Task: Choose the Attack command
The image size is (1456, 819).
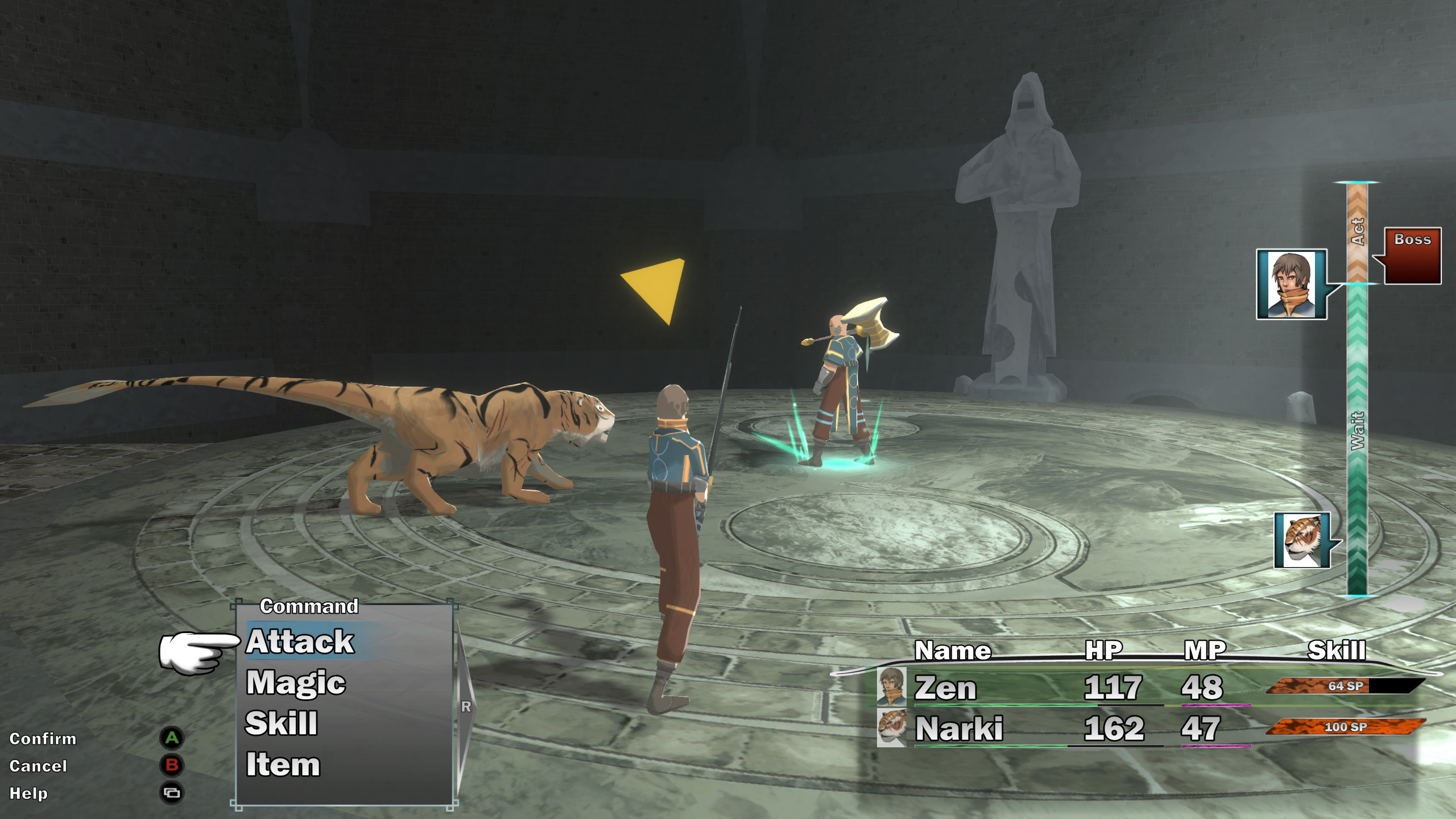Action: tap(300, 642)
